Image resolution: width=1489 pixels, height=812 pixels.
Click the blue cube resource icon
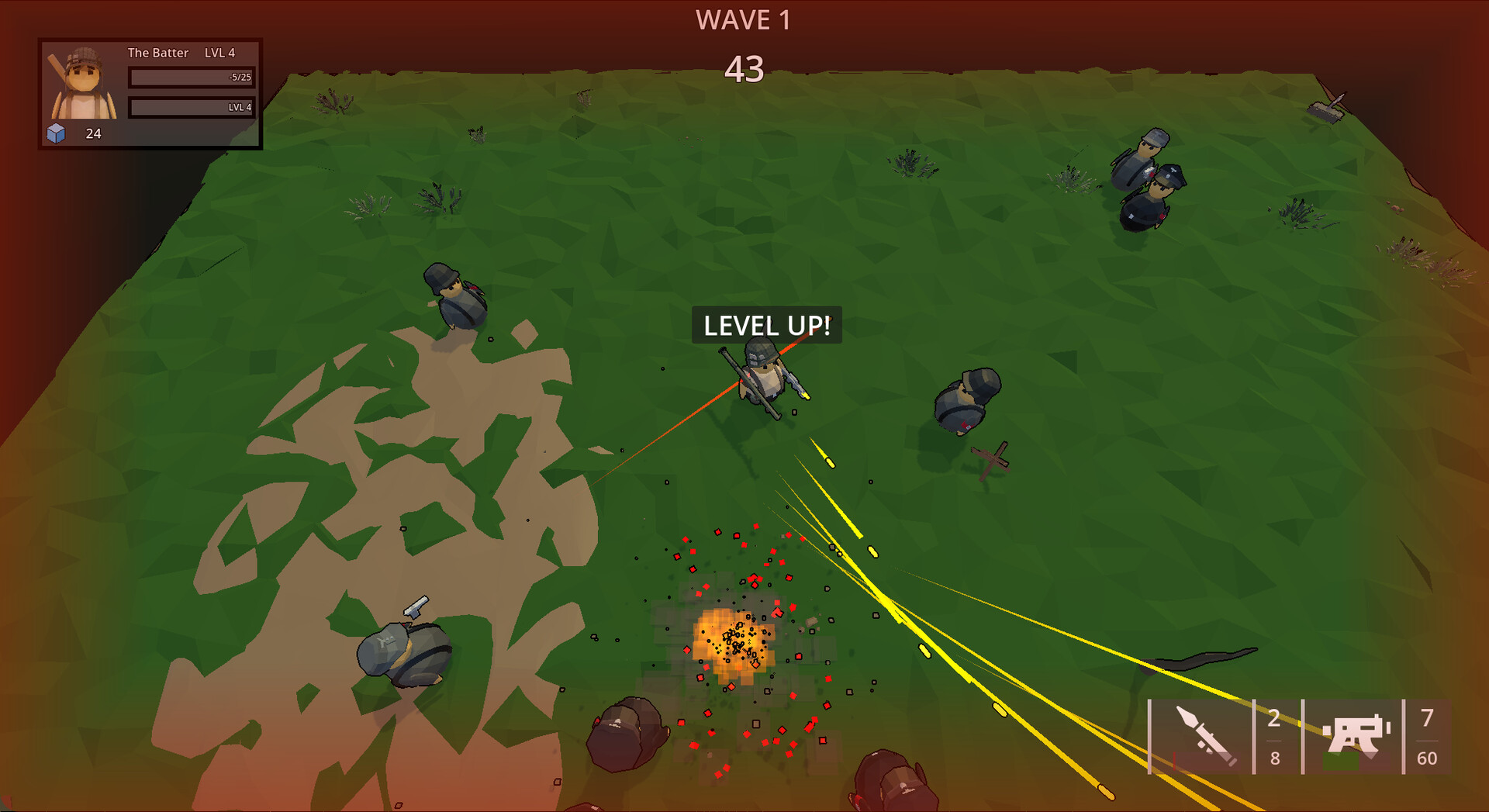(x=58, y=133)
